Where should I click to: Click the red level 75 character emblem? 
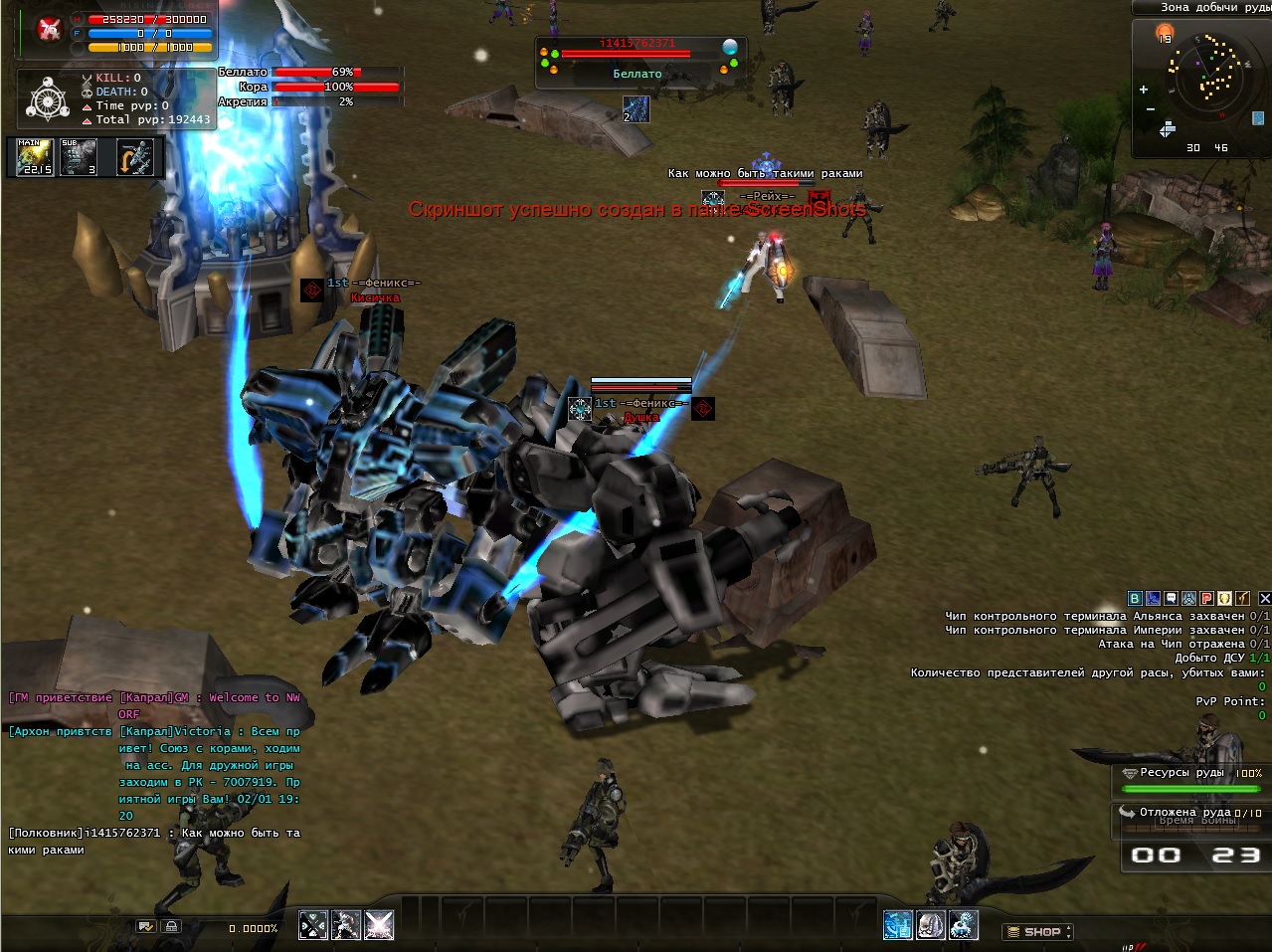click(49, 30)
